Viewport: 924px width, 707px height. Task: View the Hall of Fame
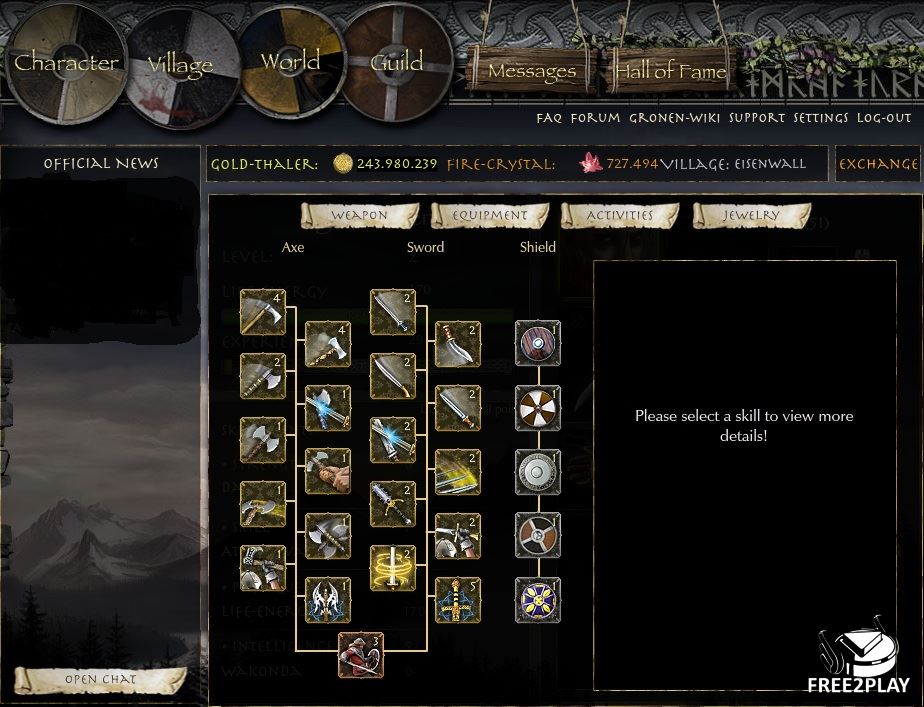click(x=670, y=71)
